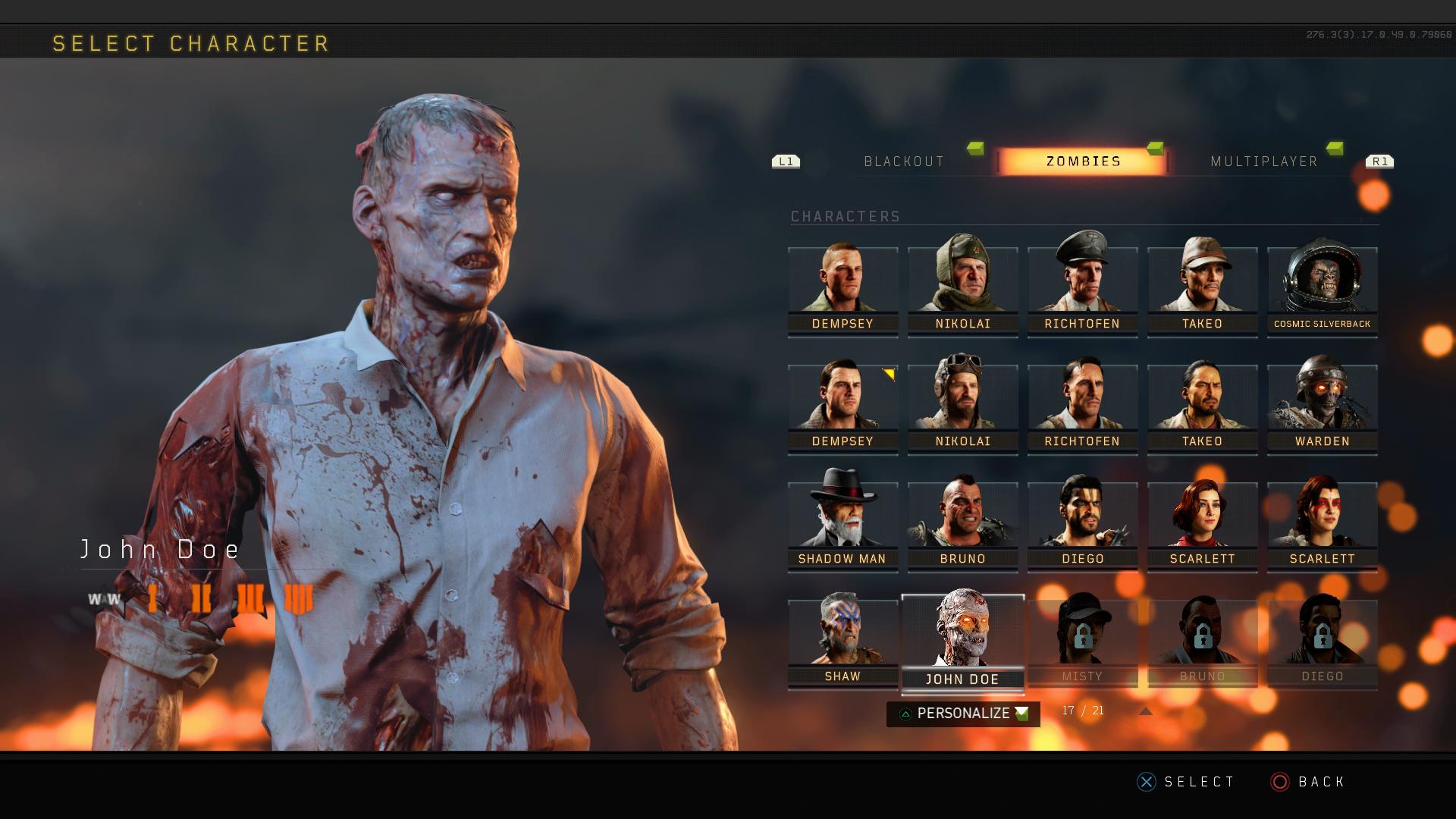Click the L1 shoulder button indicator

pyautogui.click(x=786, y=161)
